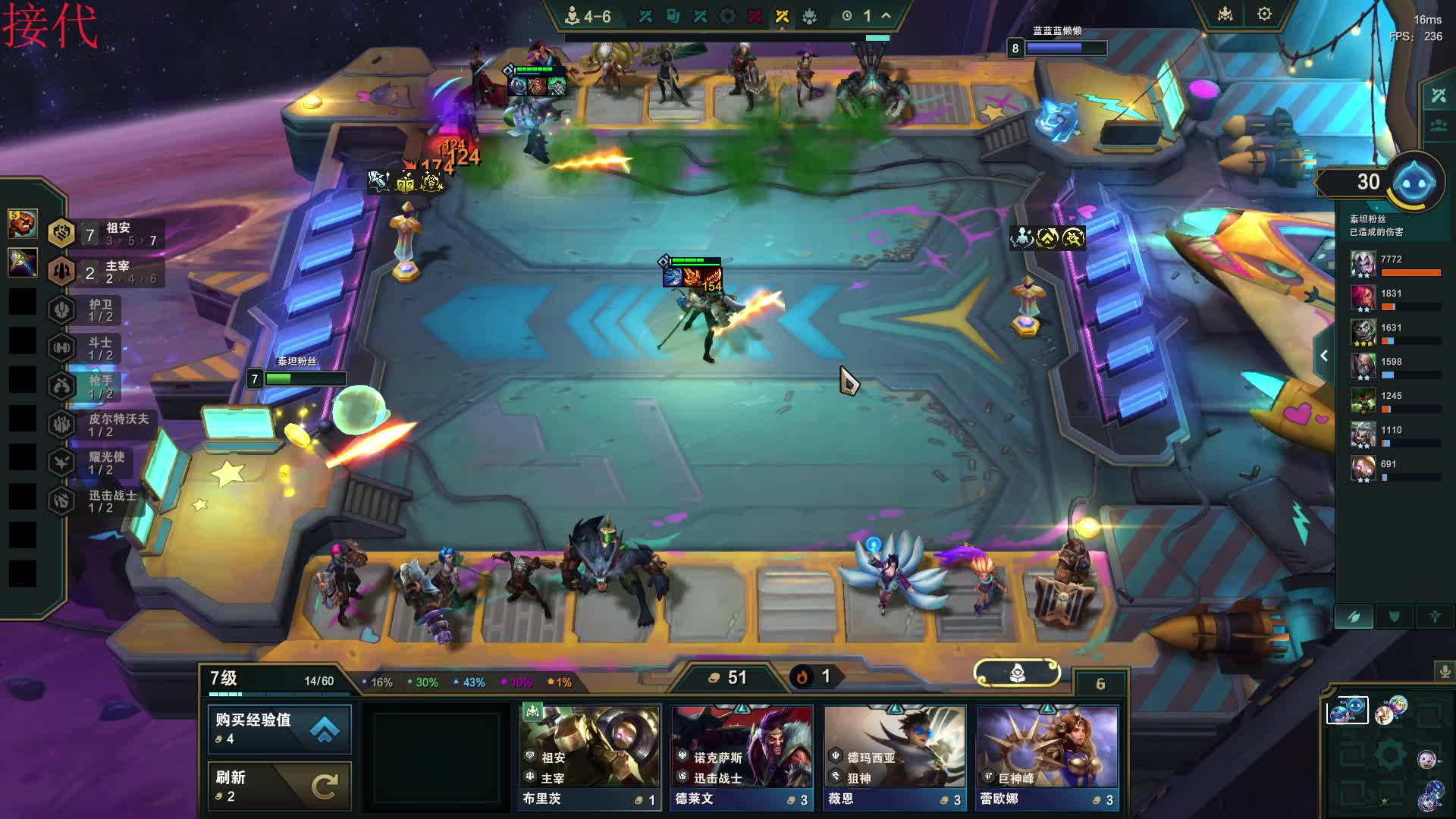The image size is (1456, 819).
Task: Click the microphone voice toggle
Action: pyautogui.click(x=1445, y=671)
